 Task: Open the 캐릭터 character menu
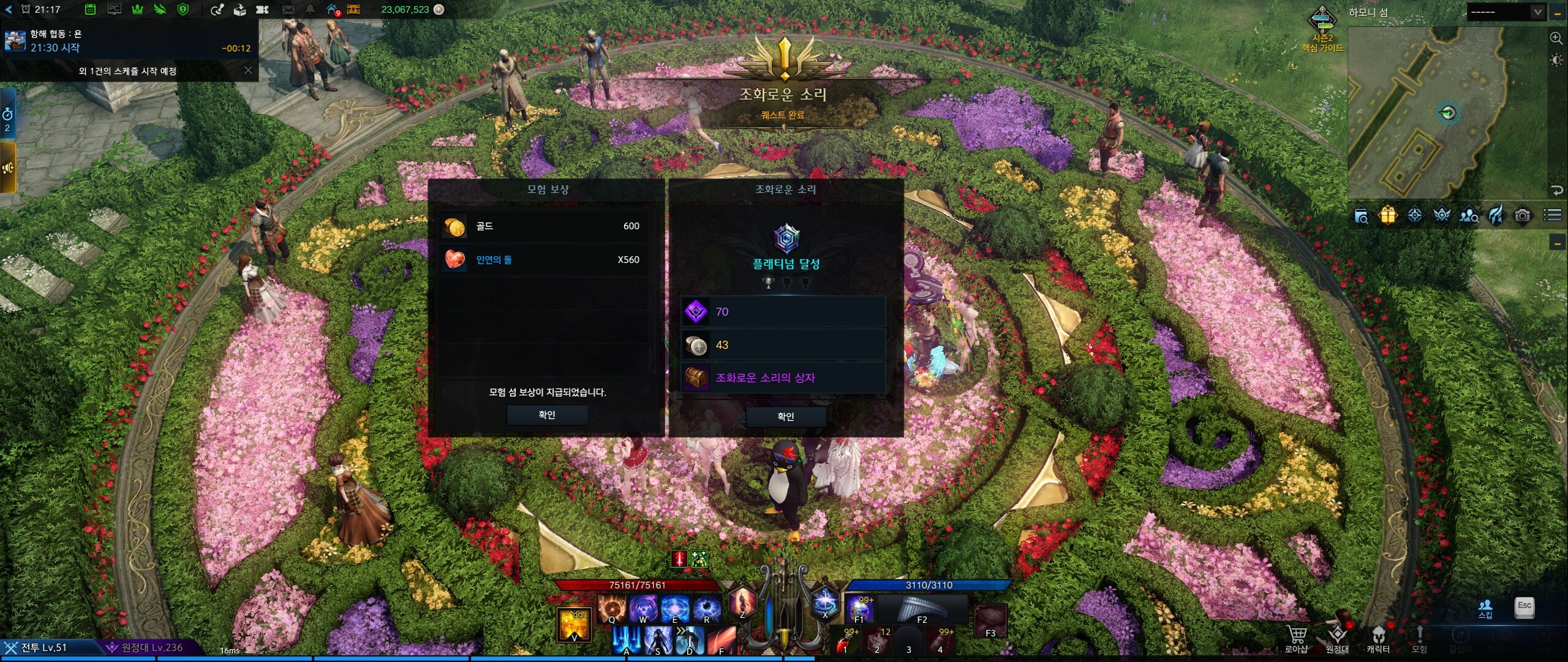click(1378, 637)
